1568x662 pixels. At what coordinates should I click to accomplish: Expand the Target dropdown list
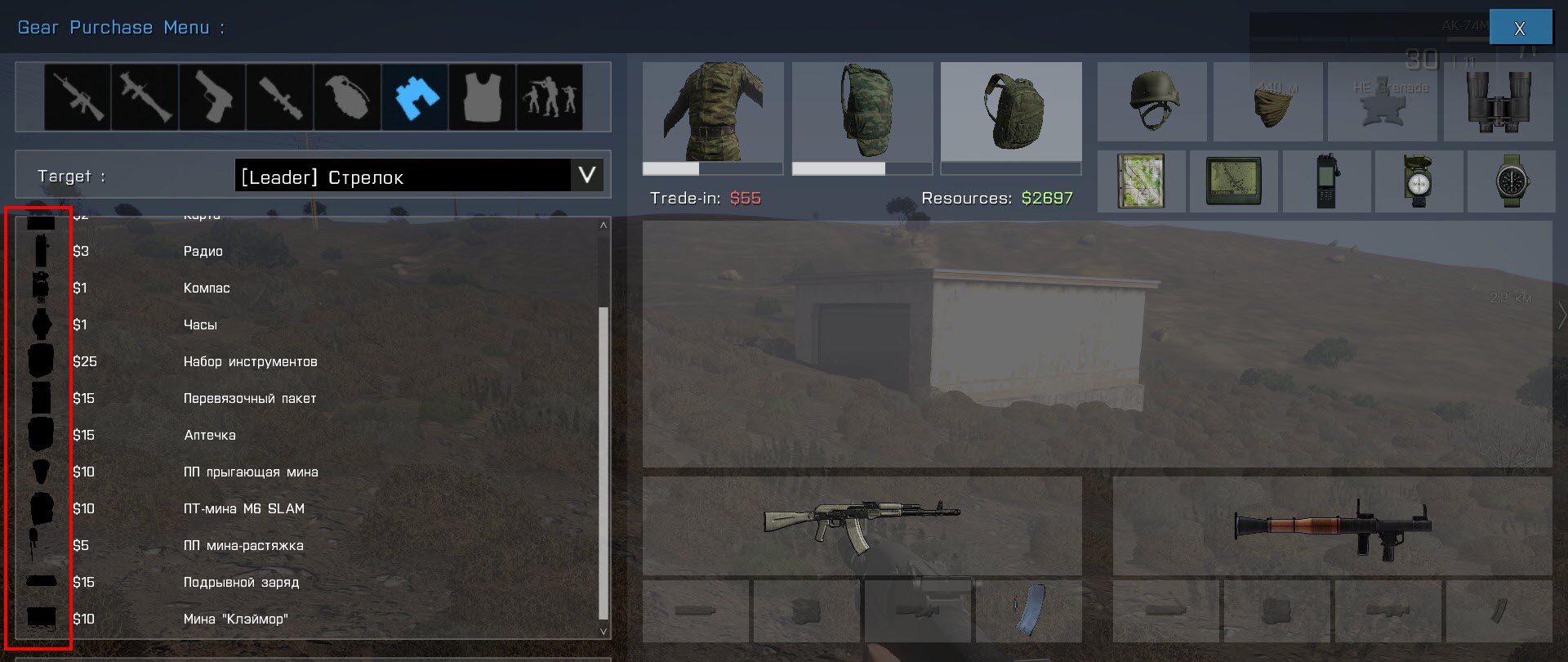586,176
